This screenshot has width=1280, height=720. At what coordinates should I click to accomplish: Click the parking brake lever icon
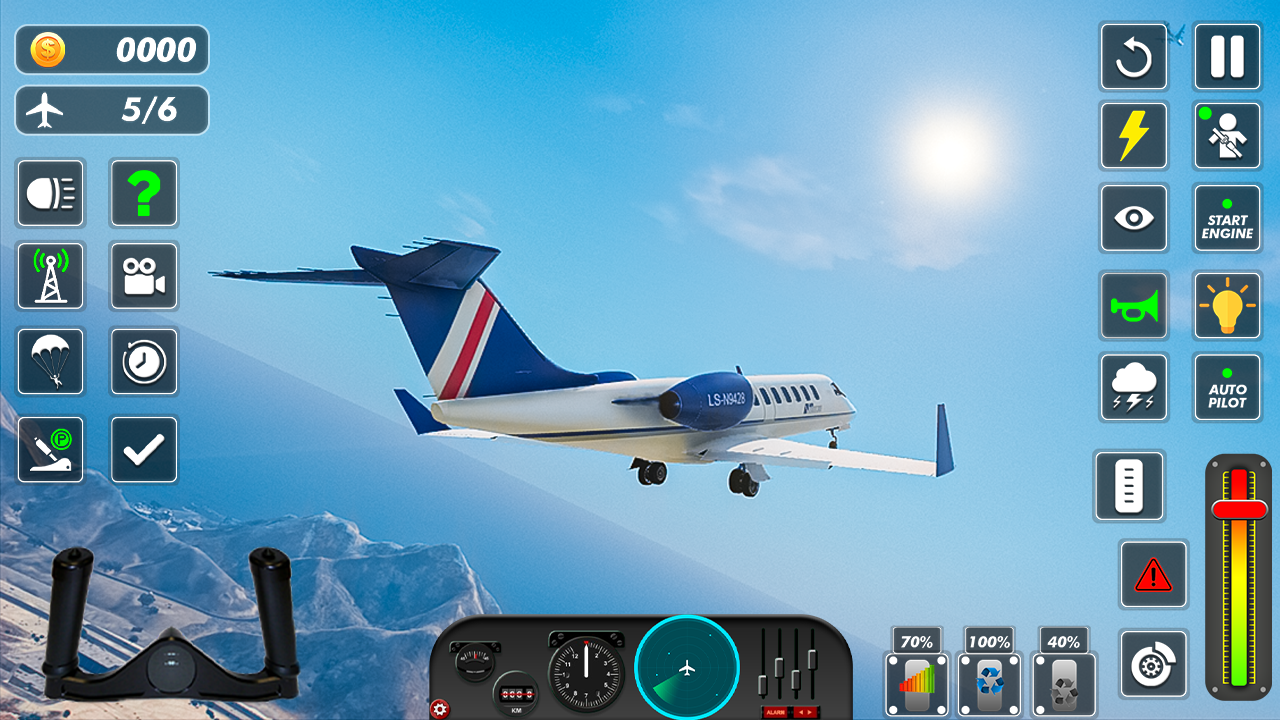tap(50, 448)
